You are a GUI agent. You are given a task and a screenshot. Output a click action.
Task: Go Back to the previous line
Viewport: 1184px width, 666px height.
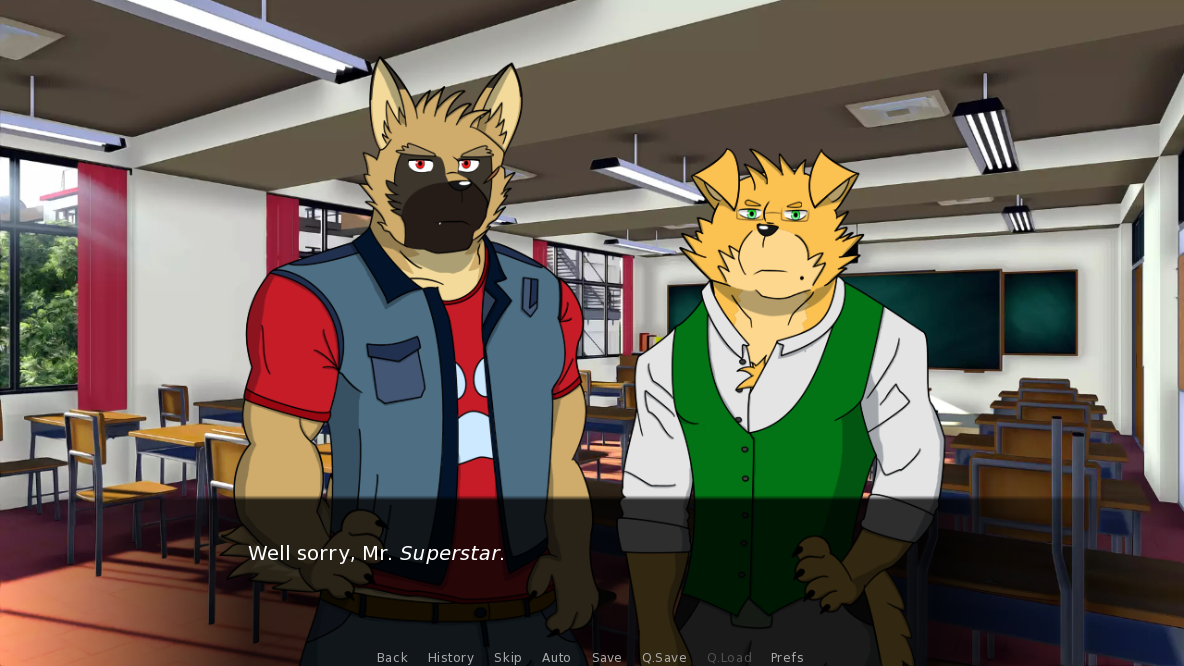coord(392,657)
